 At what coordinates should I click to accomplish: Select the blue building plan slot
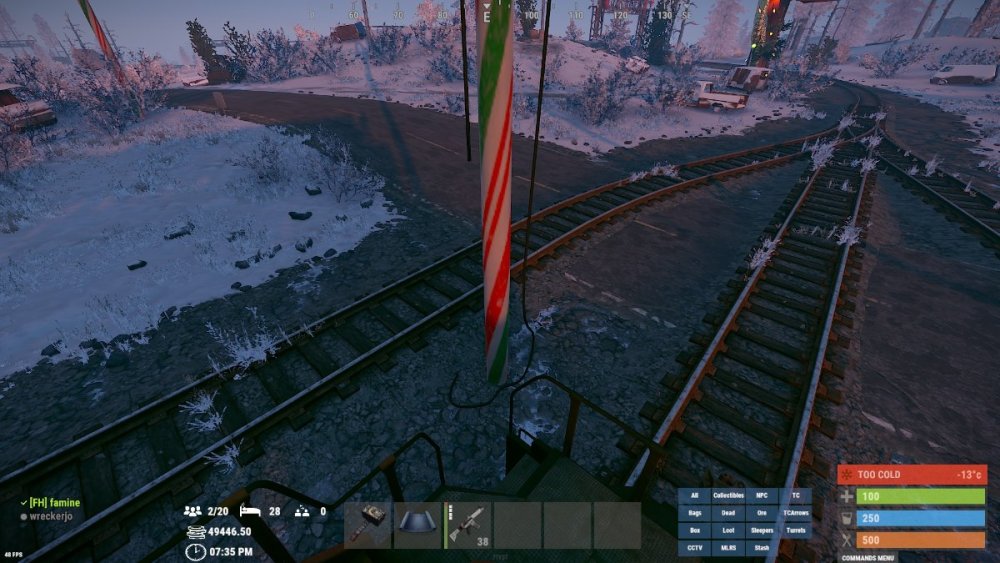click(417, 525)
